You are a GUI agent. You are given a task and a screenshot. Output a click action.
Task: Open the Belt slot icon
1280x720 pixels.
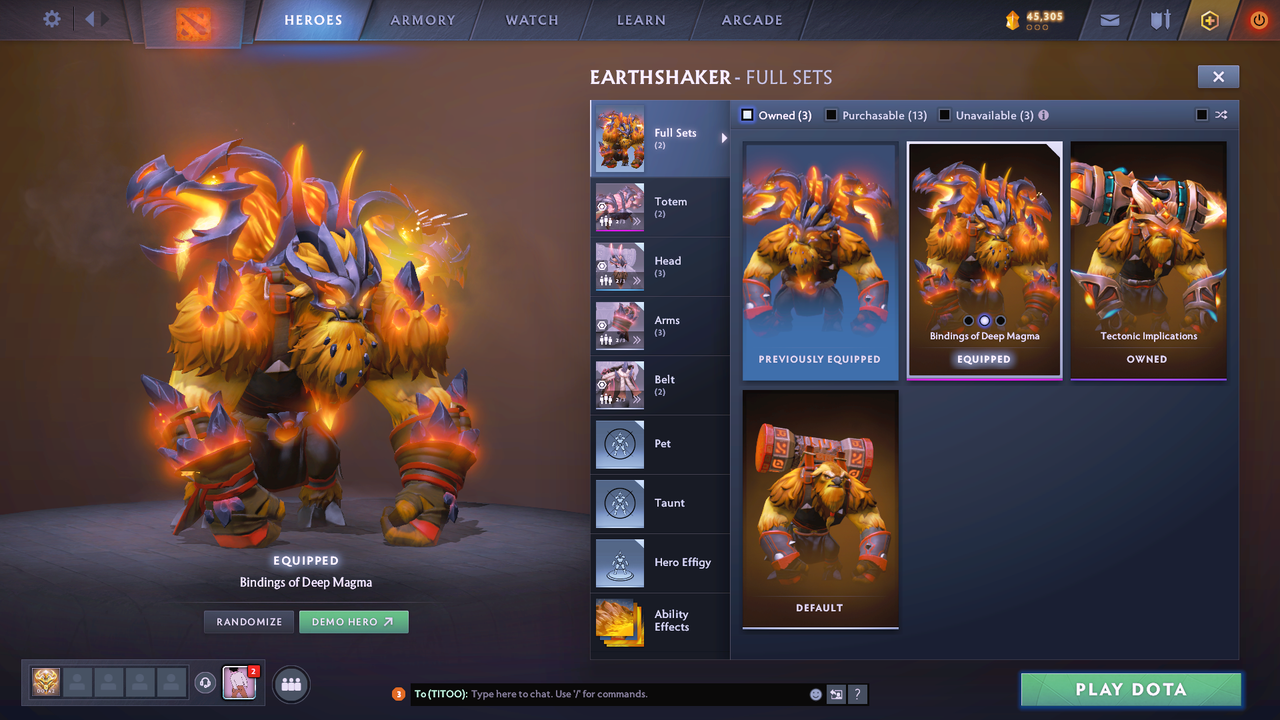tap(619, 385)
